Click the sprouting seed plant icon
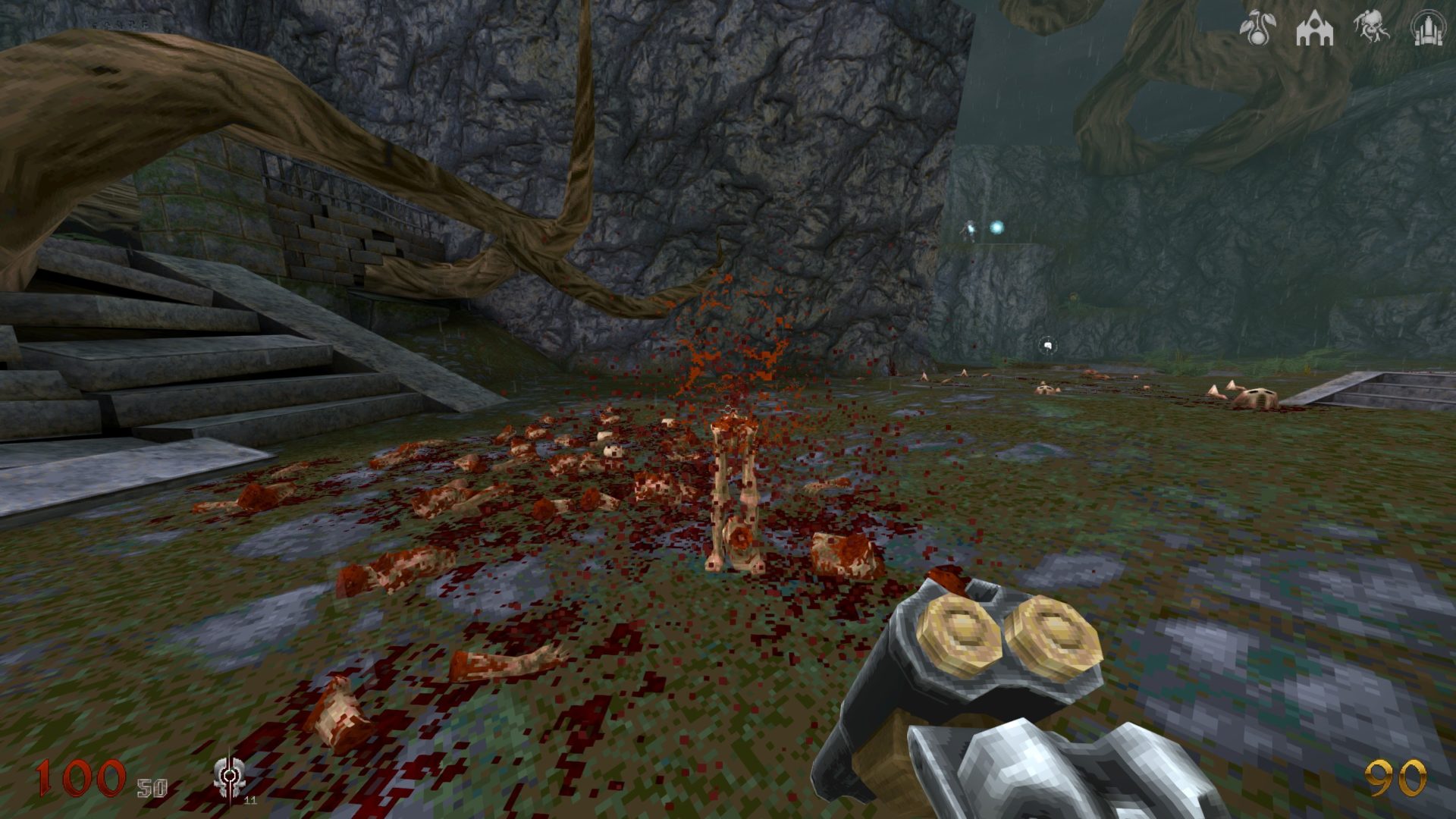Image resolution: width=1456 pixels, height=819 pixels. coord(1257,28)
